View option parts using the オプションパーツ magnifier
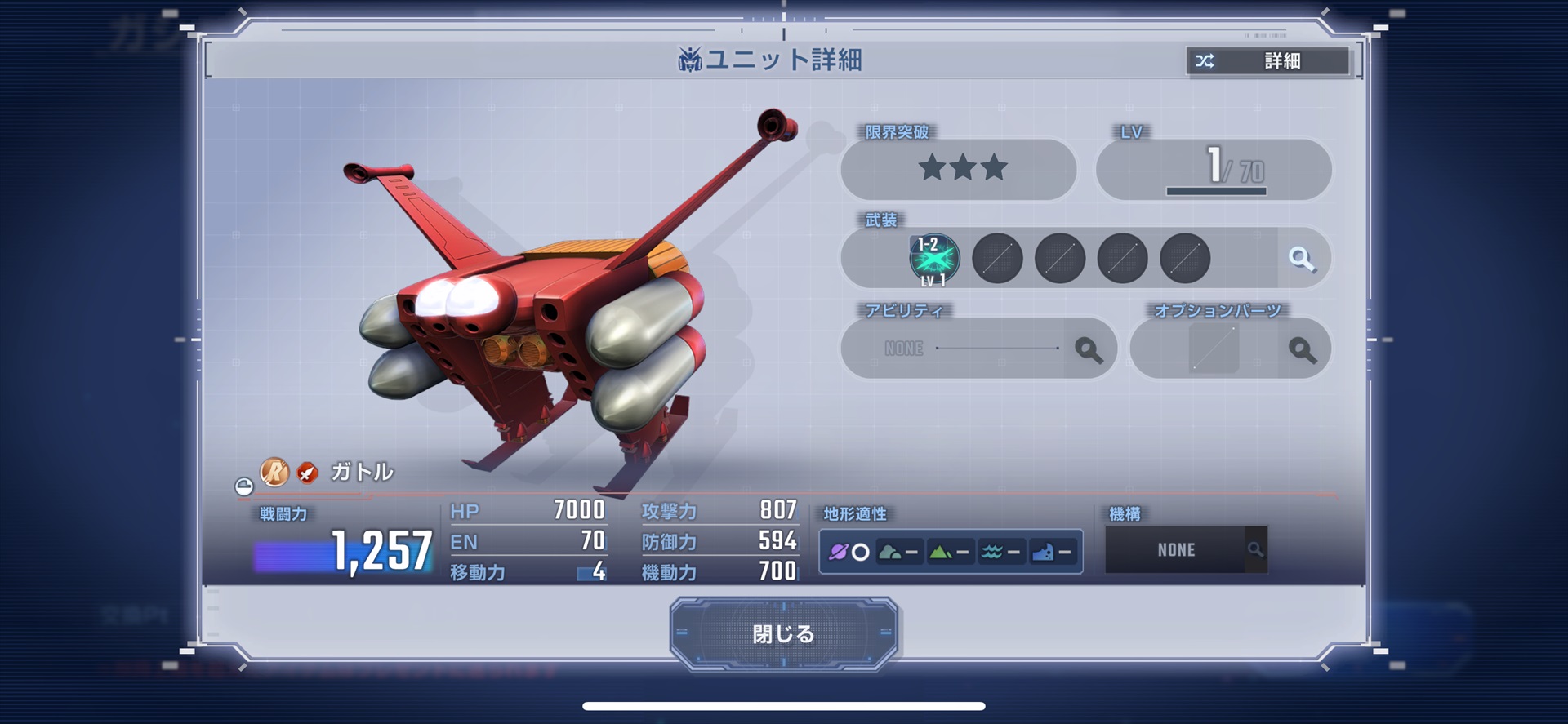The width and height of the screenshot is (1568, 724). tap(1302, 349)
